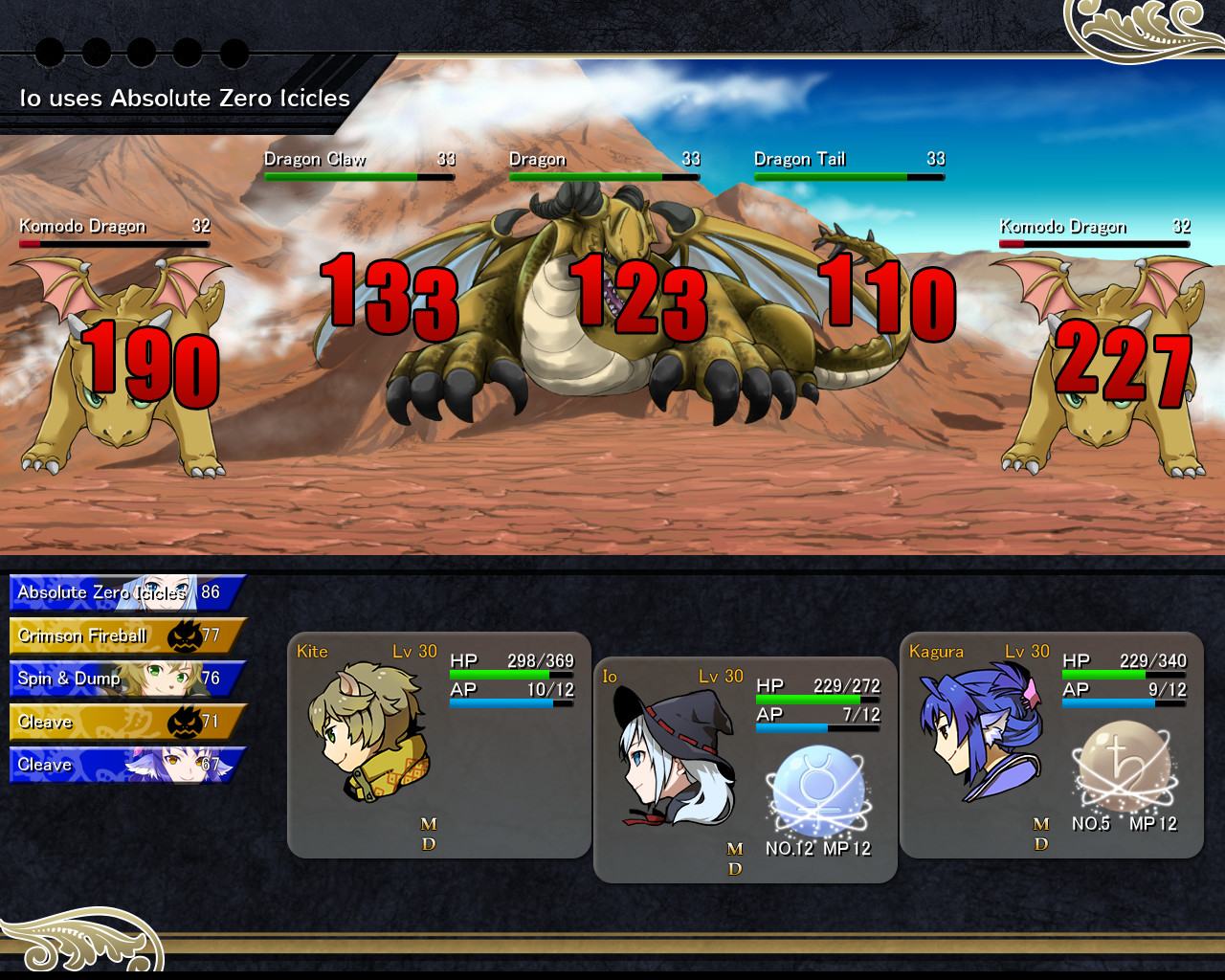Viewport: 1225px width, 980px height.
Task: Select the Absolute Zero Icicles turn entry
Action: [126, 592]
